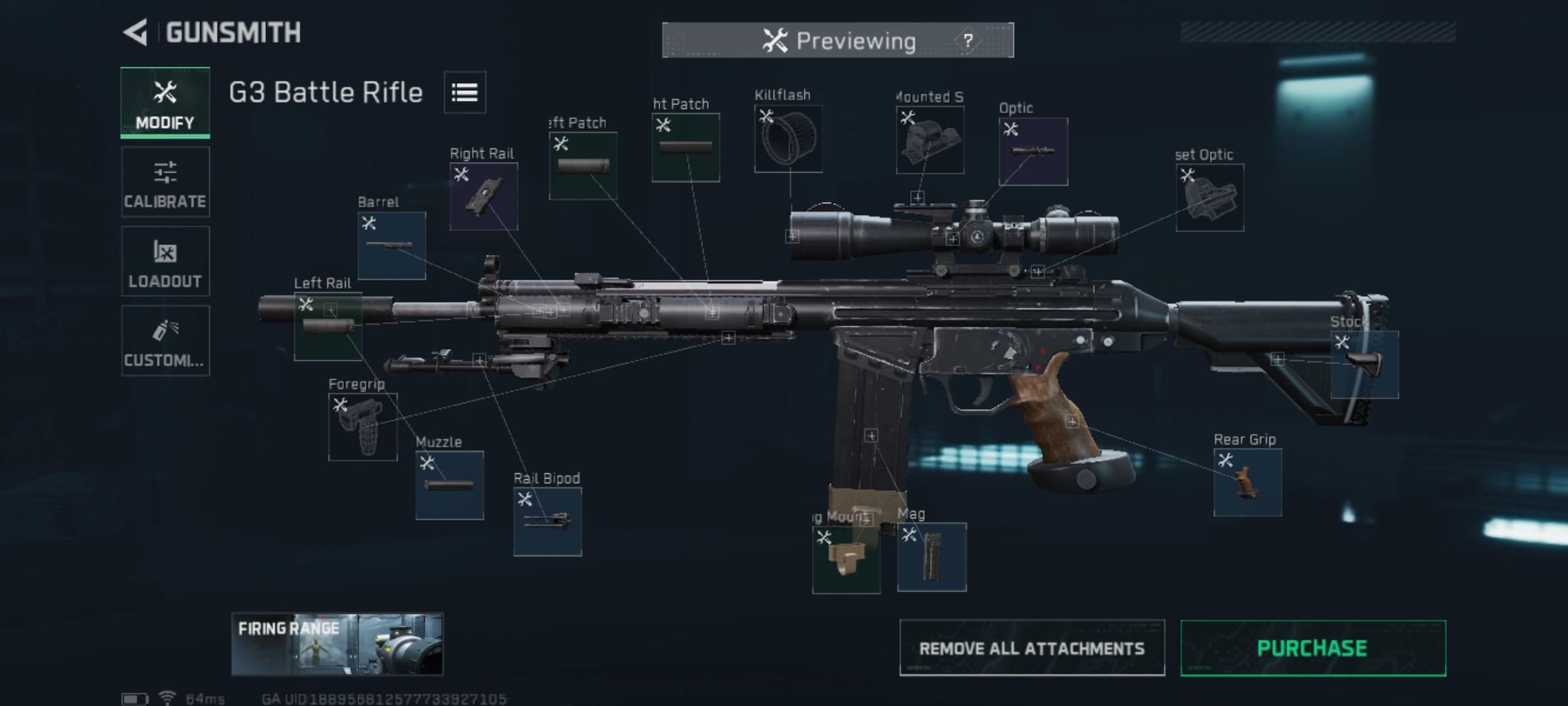Image resolution: width=1568 pixels, height=706 pixels.
Task: Remove all attachments from the rifle
Action: click(x=1032, y=648)
